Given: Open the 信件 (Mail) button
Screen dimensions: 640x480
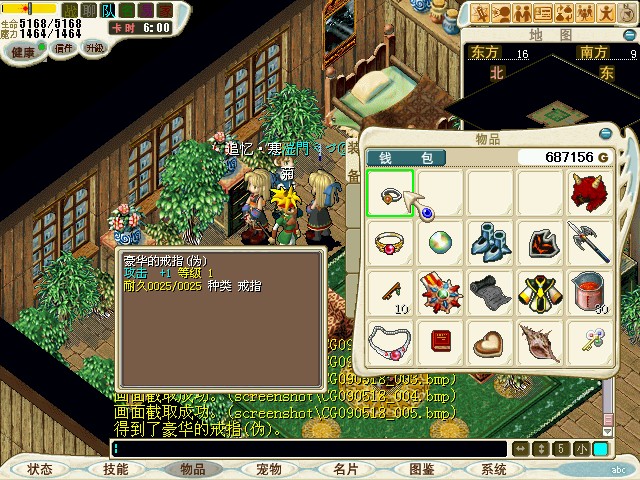Looking at the screenshot, I should (64, 47).
